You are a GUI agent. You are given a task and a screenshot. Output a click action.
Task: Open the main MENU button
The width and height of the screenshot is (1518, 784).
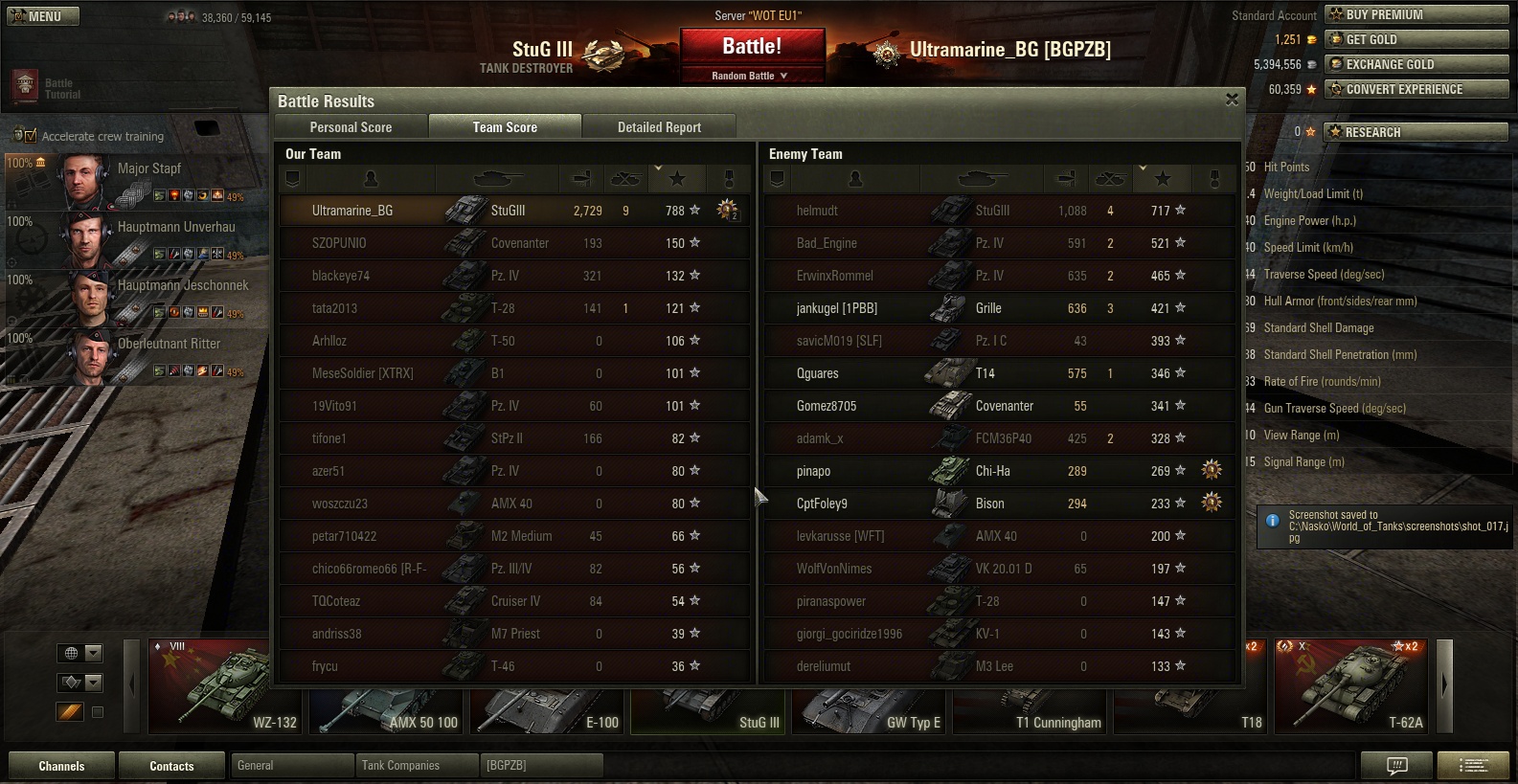[43, 16]
